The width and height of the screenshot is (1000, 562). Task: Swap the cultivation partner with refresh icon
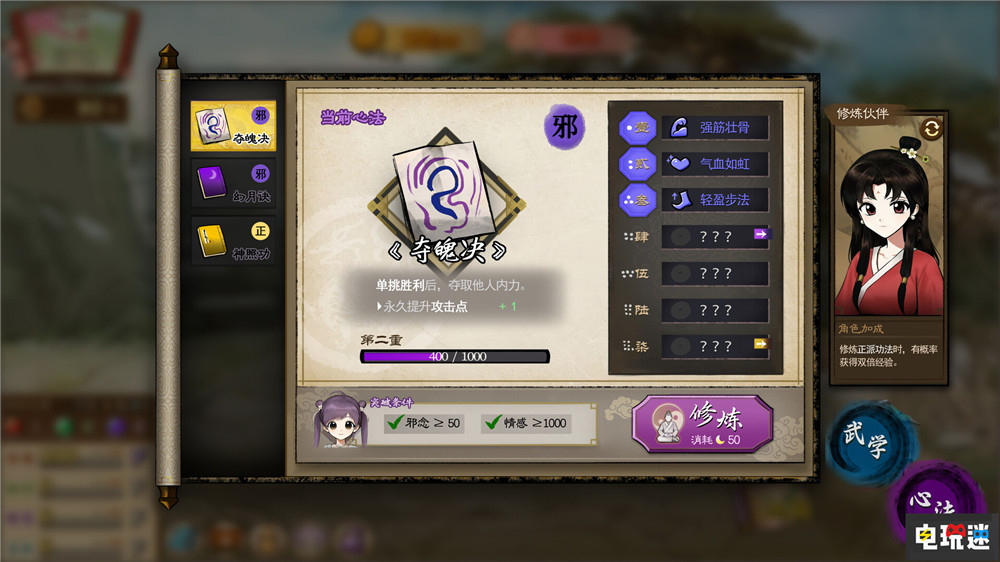pos(932,128)
